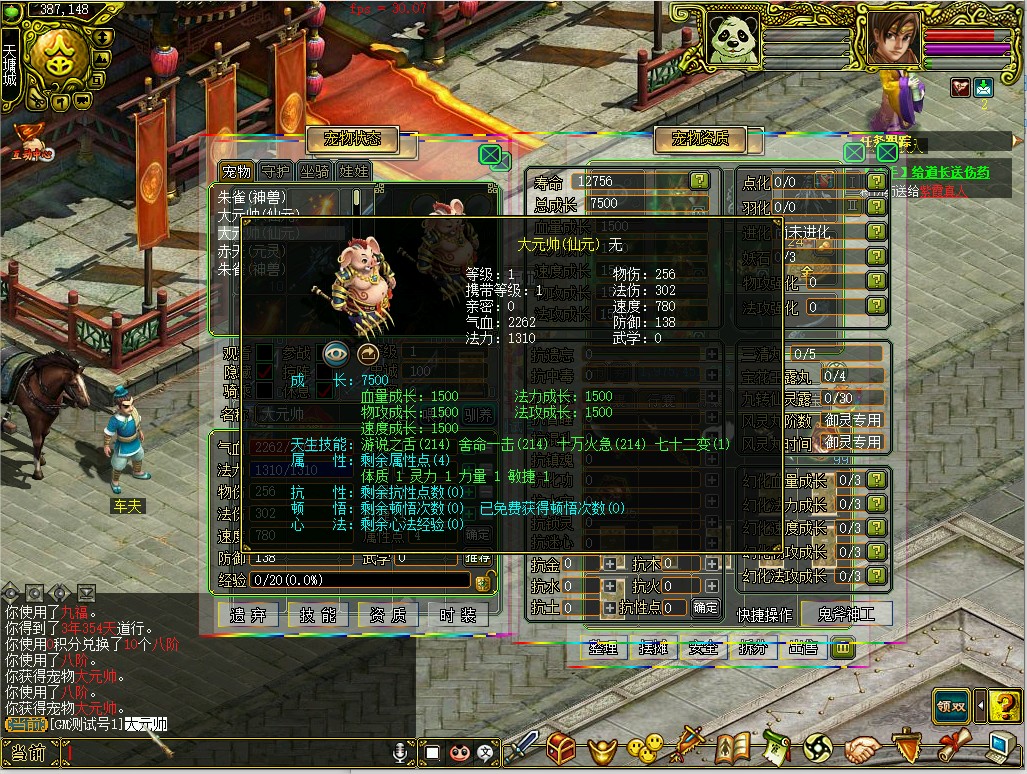Click the 整理 sort button

pos(605,648)
